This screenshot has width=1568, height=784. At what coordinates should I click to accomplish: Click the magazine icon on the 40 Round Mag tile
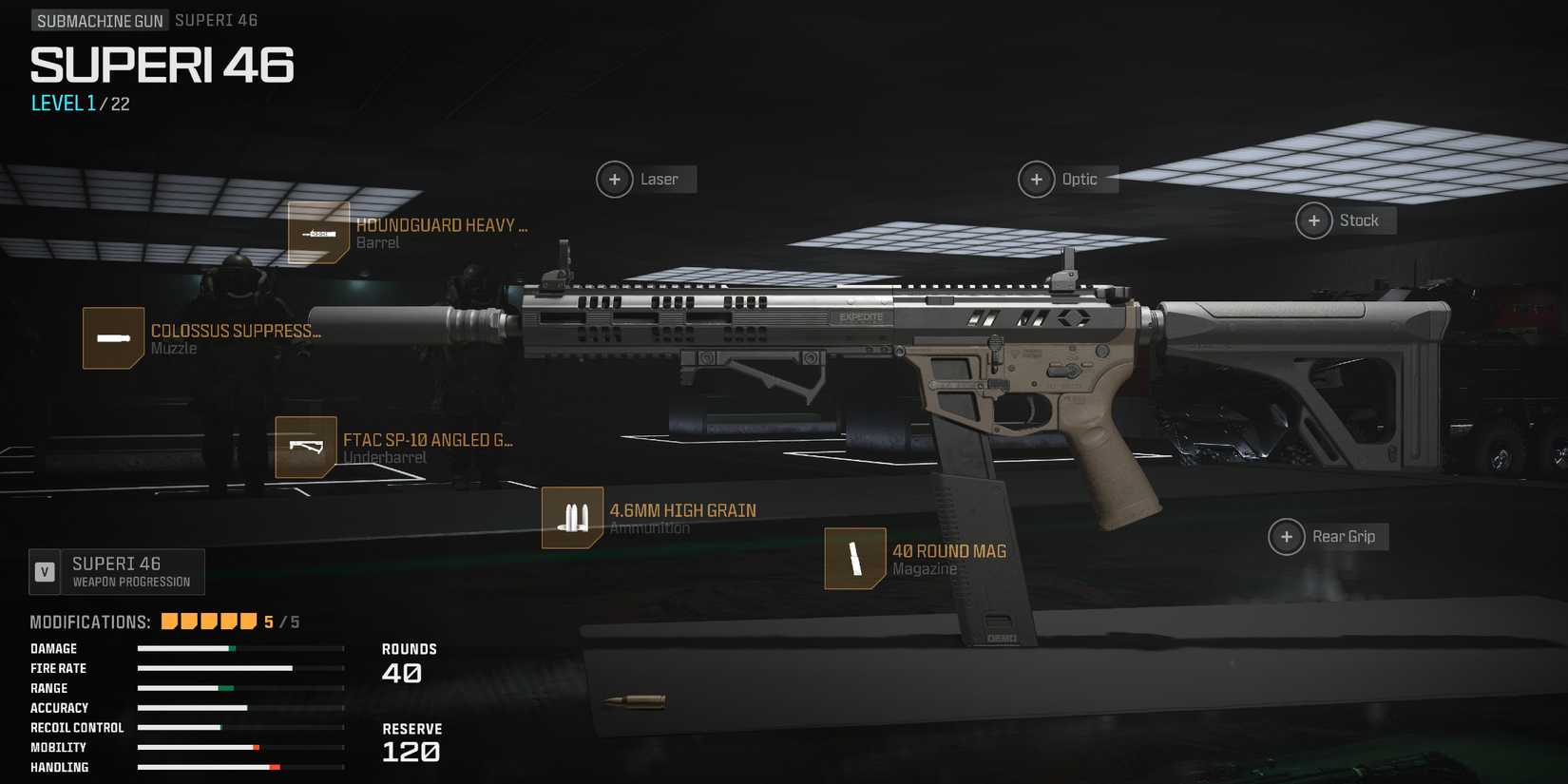pos(853,558)
